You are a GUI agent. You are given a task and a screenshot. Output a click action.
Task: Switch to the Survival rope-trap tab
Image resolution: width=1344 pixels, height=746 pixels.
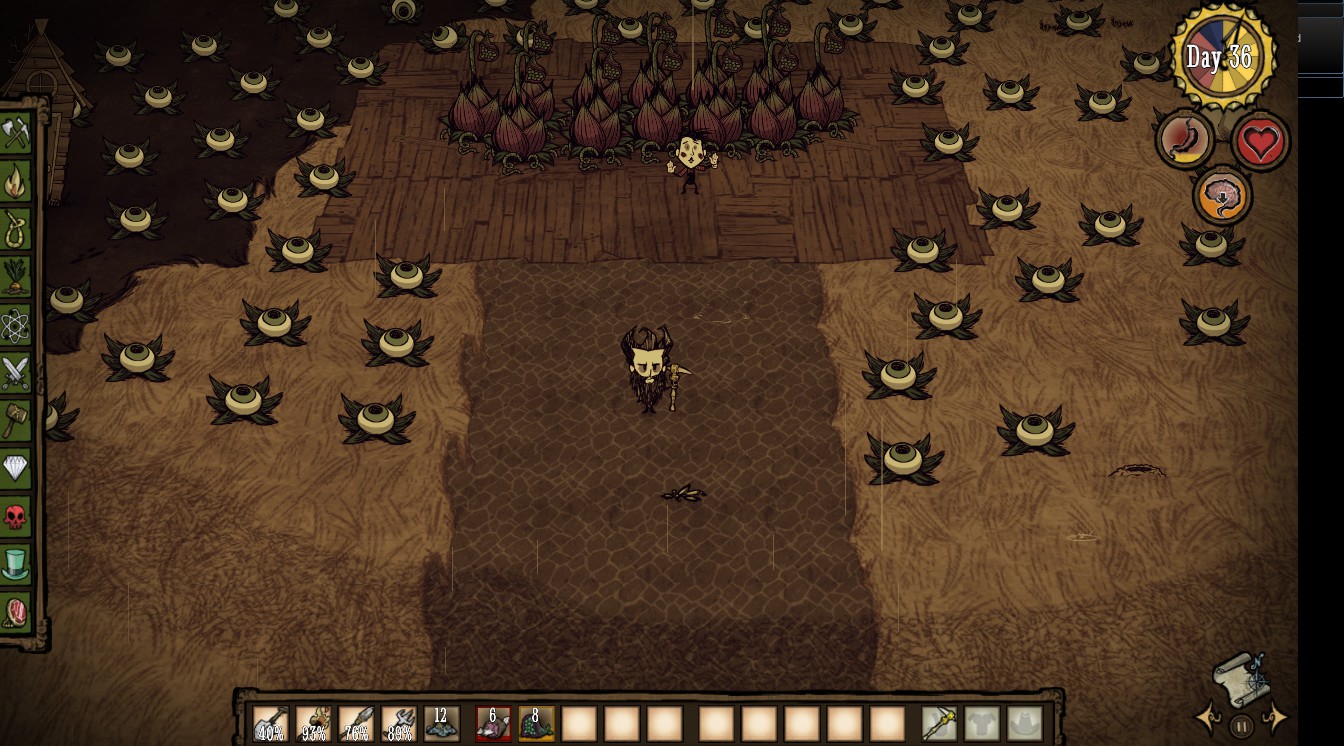tap(16, 229)
